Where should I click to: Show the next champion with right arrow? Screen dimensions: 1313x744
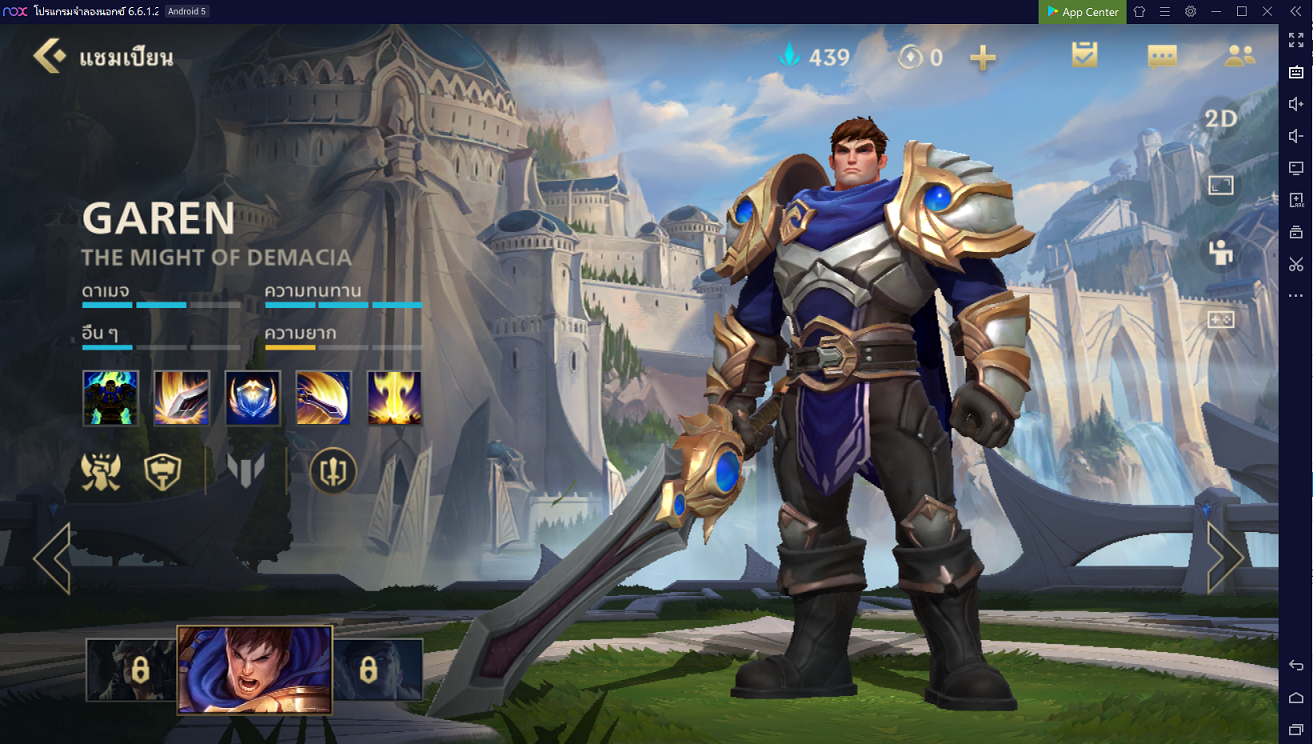[x=1226, y=558]
